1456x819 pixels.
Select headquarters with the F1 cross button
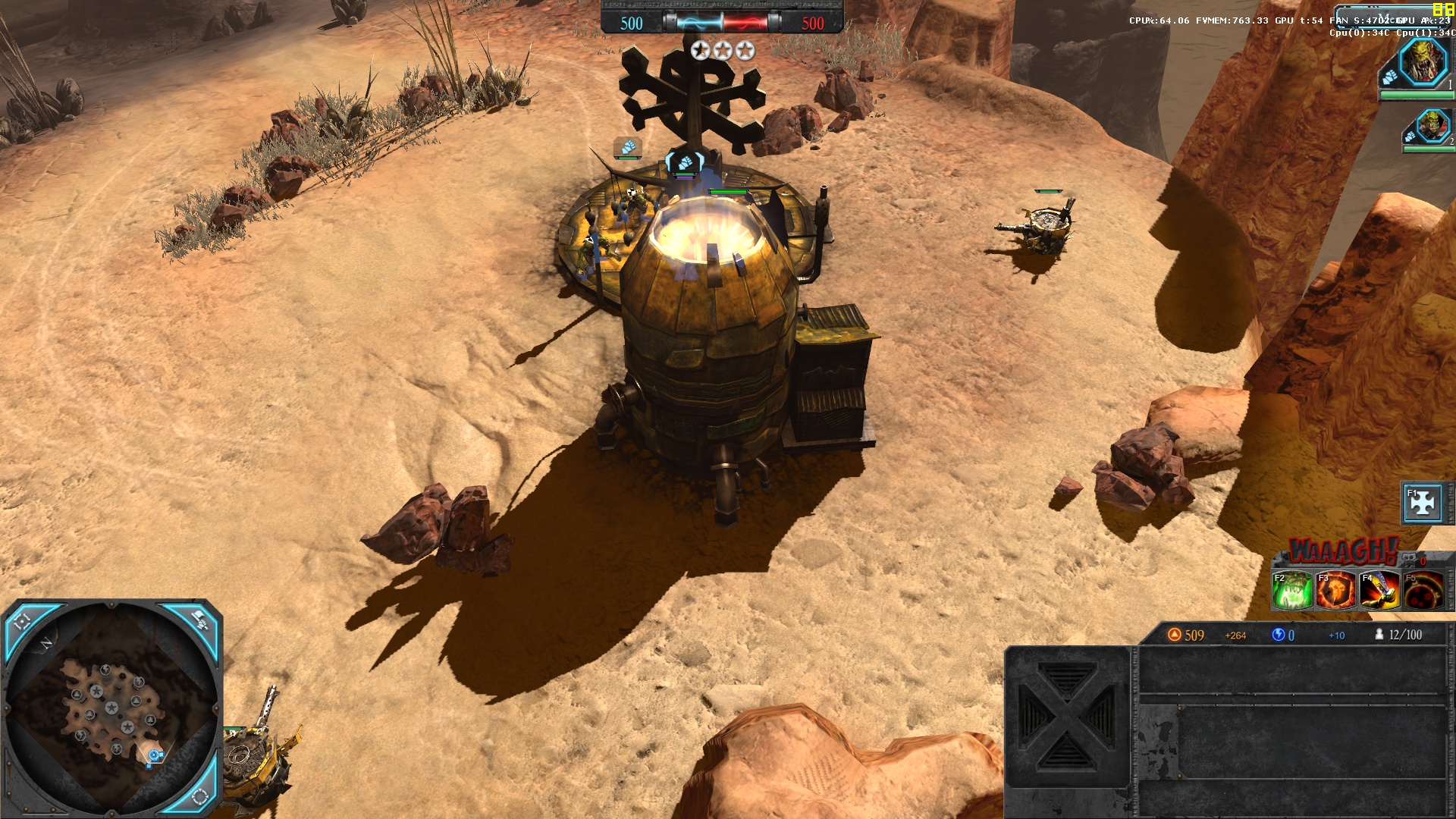tap(1423, 503)
